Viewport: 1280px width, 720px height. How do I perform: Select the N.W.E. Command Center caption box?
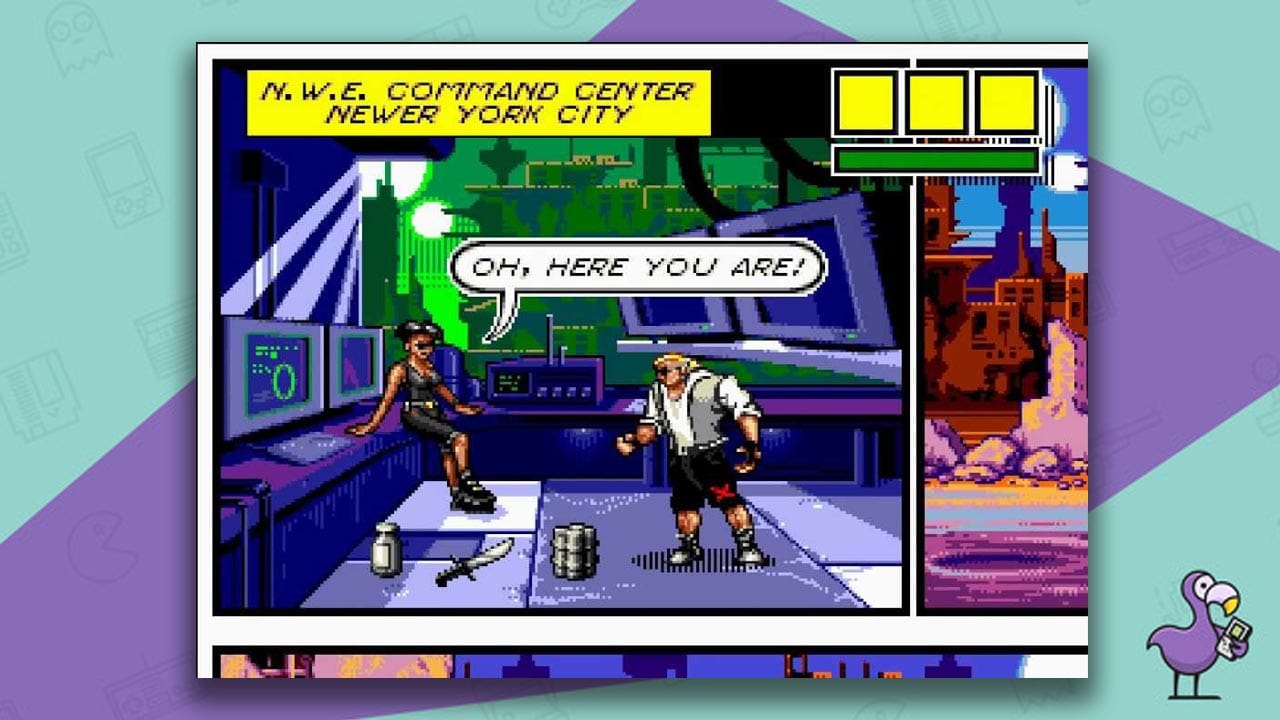coord(478,88)
